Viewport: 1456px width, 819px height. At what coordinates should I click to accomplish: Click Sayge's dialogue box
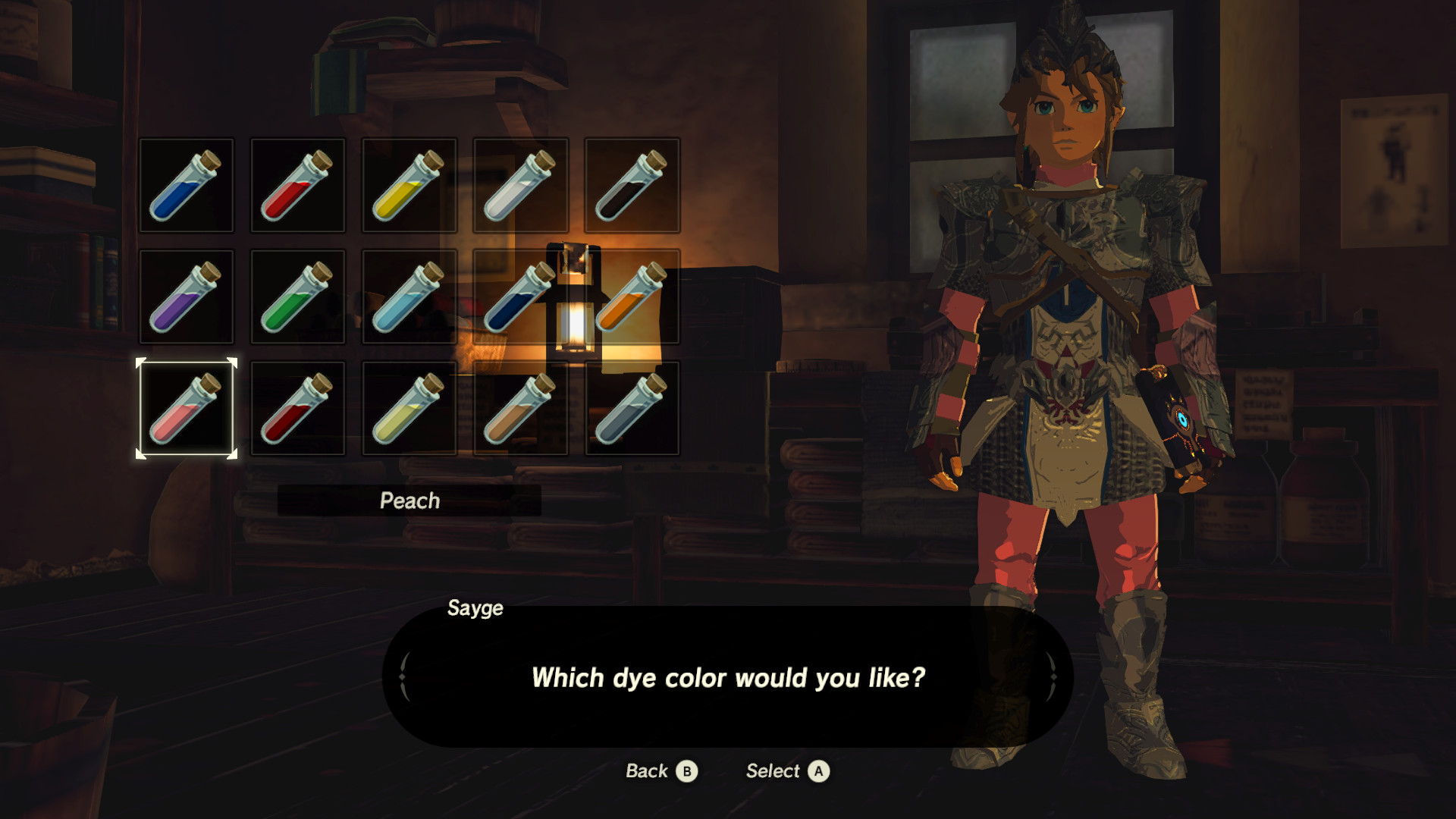(728, 679)
